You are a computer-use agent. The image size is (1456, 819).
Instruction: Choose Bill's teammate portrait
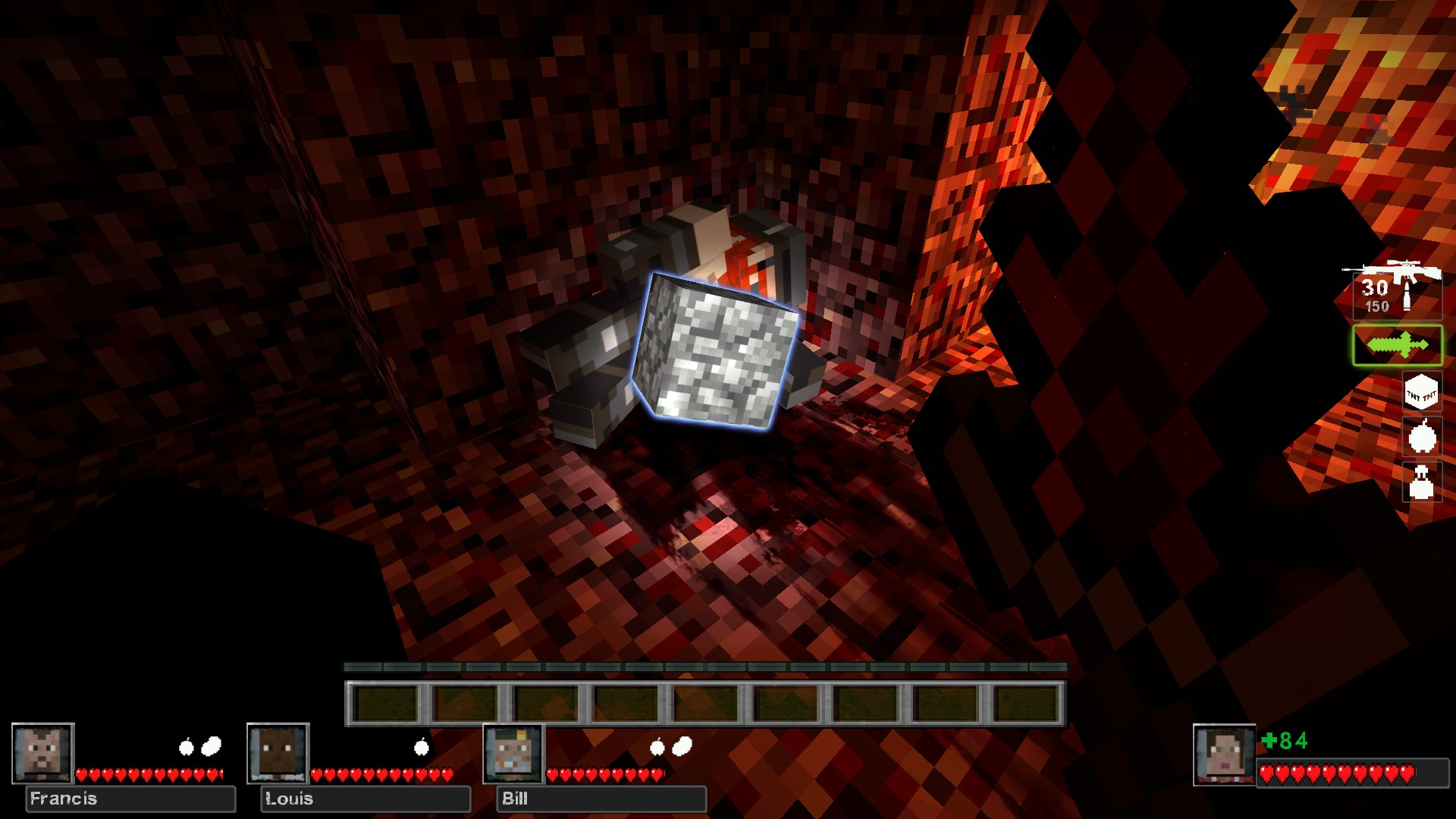point(513,753)
